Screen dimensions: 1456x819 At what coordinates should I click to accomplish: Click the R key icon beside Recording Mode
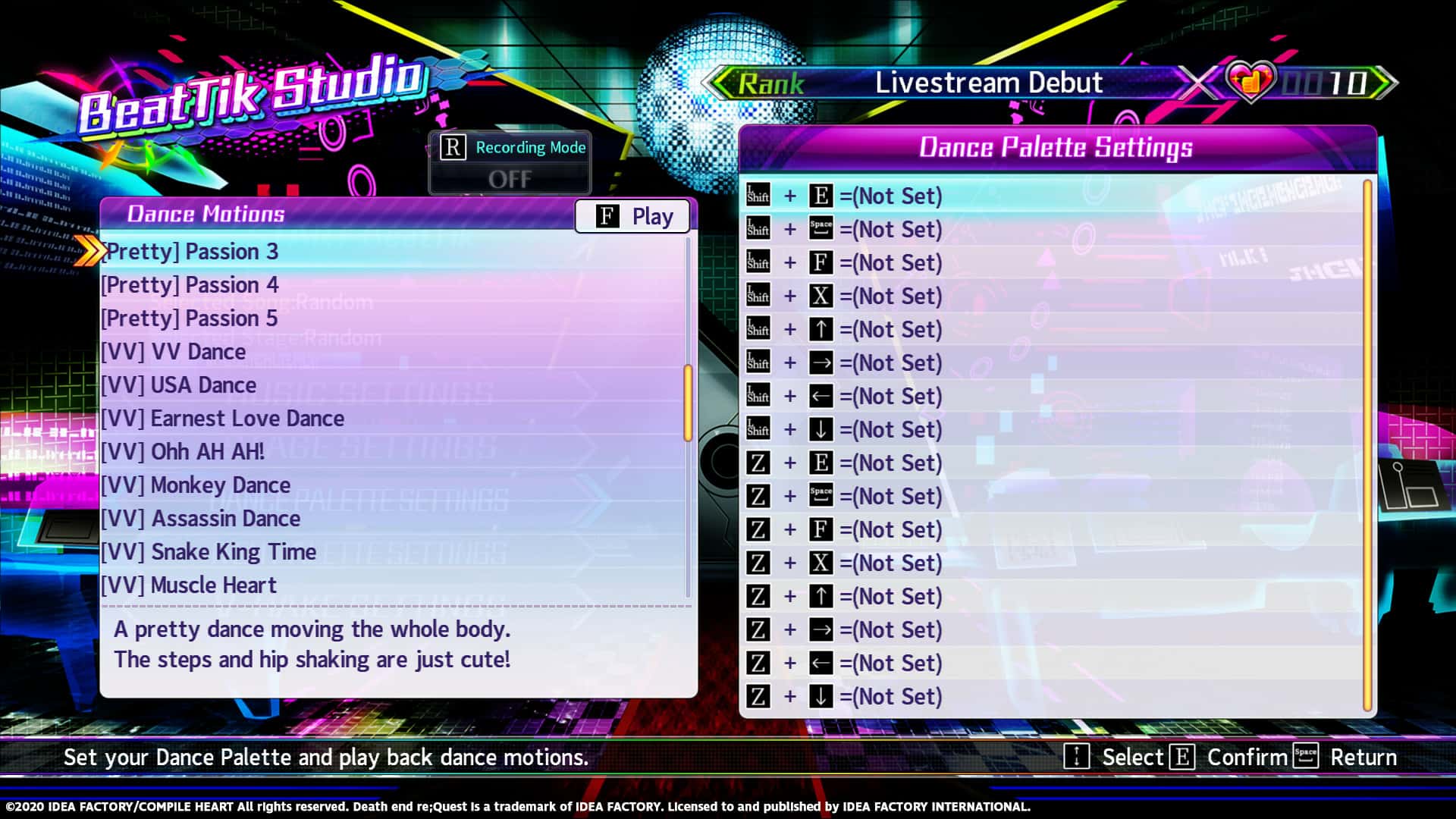pyautogui.click(x=453, y=147)
